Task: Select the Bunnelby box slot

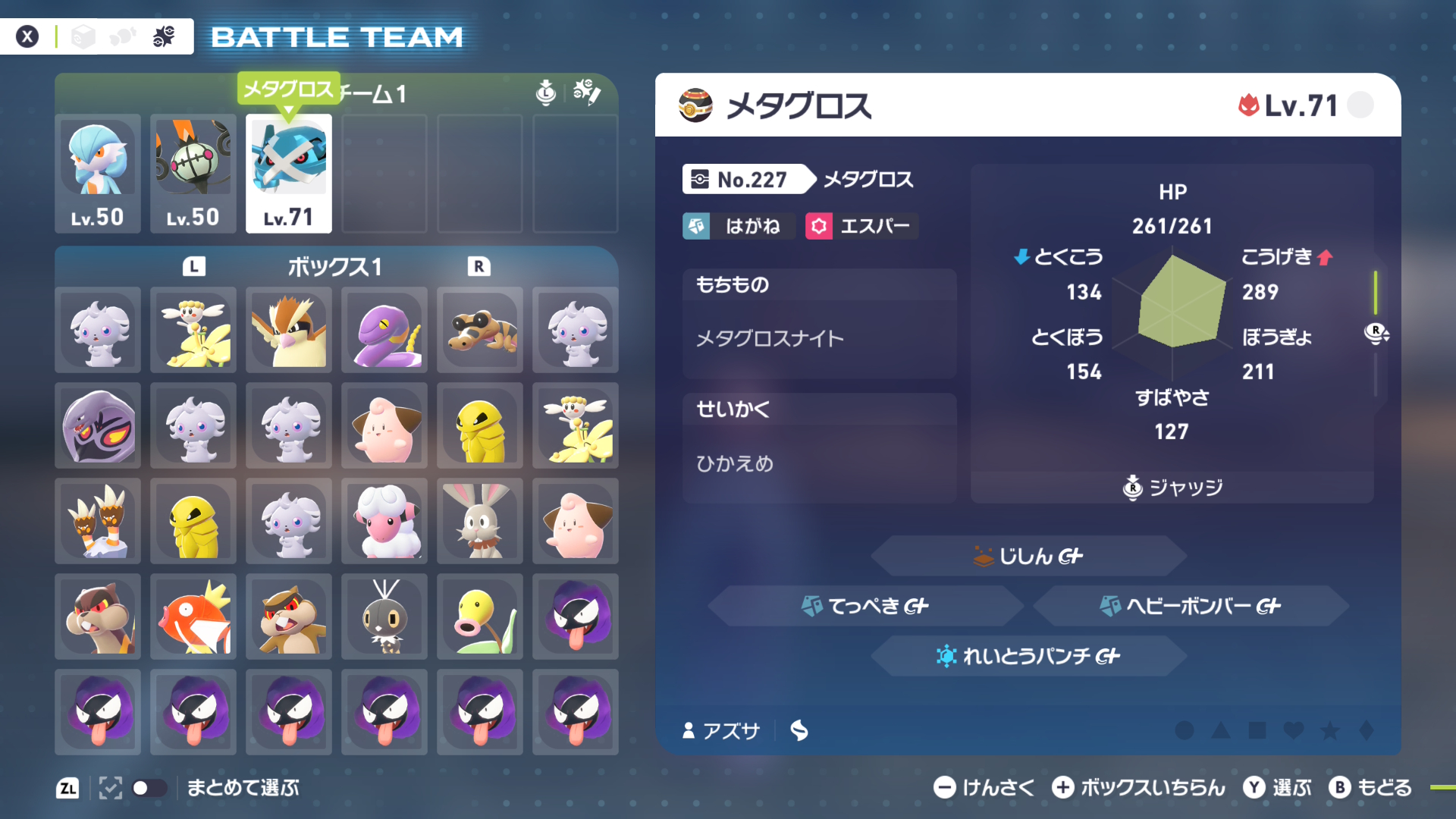Action: pyautogui.click(x=480, y=521)
